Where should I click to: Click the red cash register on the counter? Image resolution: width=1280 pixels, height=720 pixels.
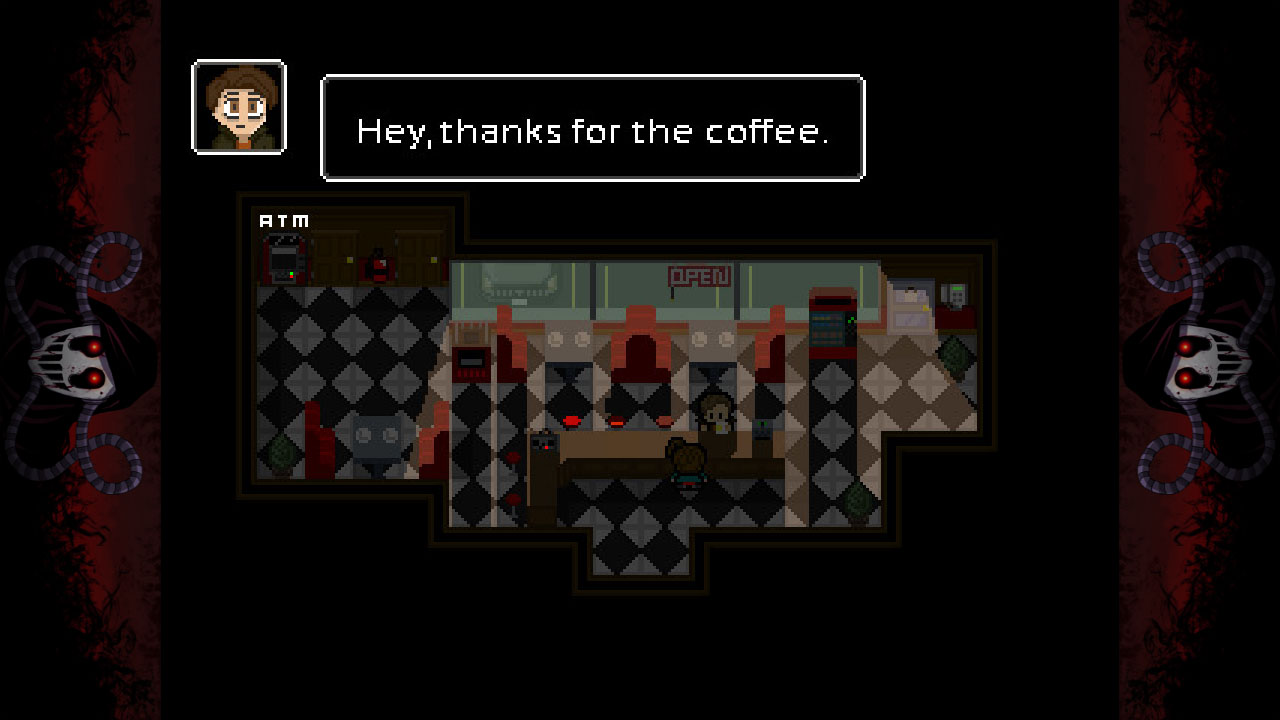(470, 363)
